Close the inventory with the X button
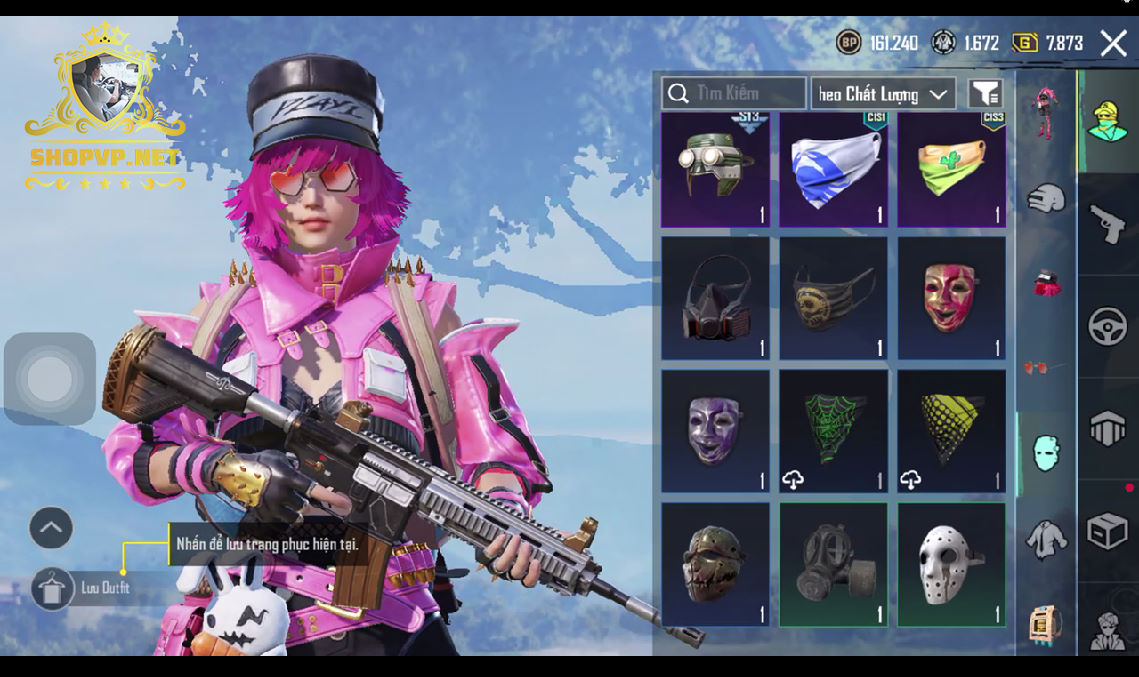Image resolution: width=1139 pixels, height=677 pixels. (1113, 42)
